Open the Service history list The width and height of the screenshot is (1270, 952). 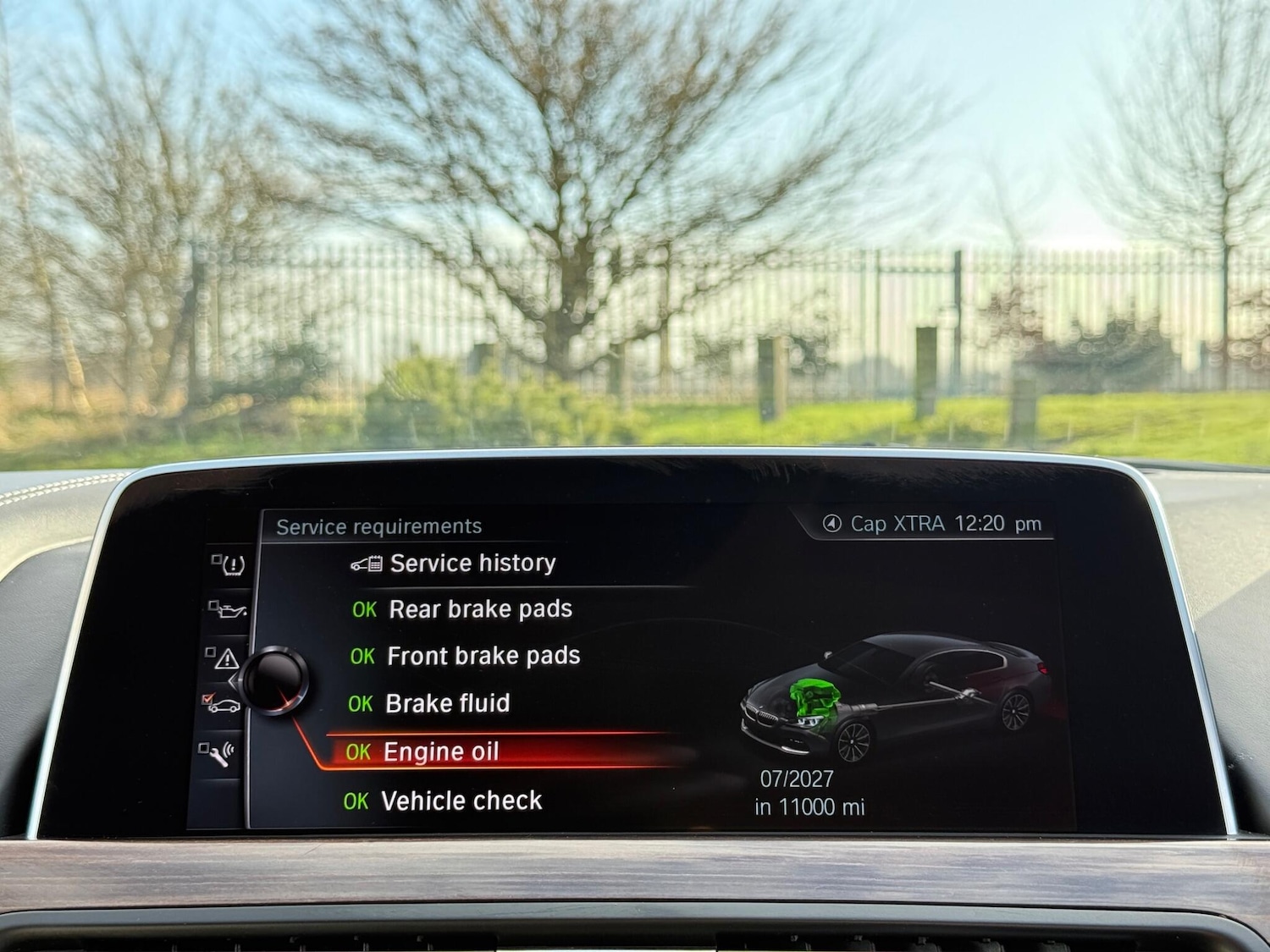point(472,563)
